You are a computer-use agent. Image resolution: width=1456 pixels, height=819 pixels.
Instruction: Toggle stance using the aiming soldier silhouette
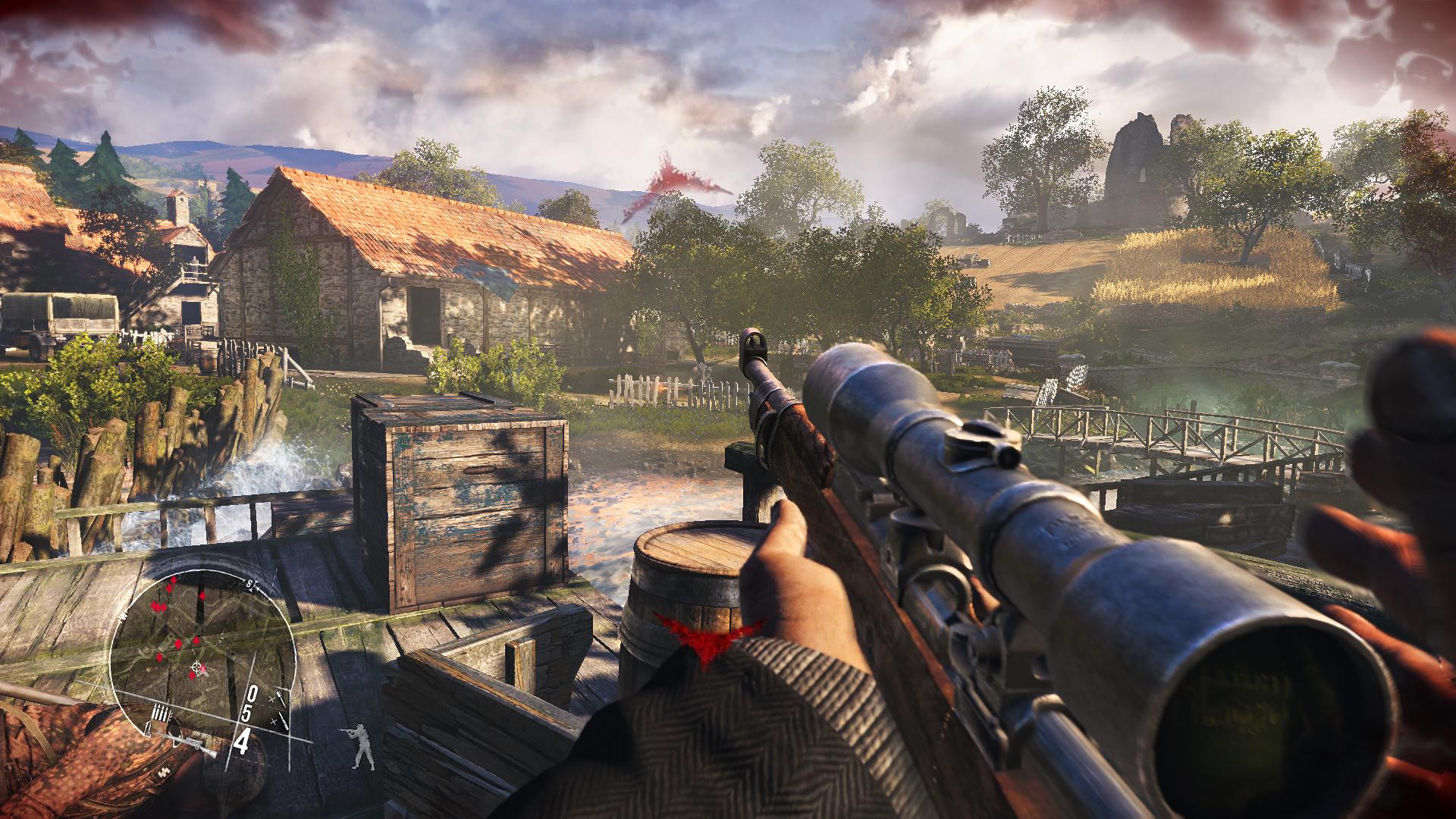point(360,747)
